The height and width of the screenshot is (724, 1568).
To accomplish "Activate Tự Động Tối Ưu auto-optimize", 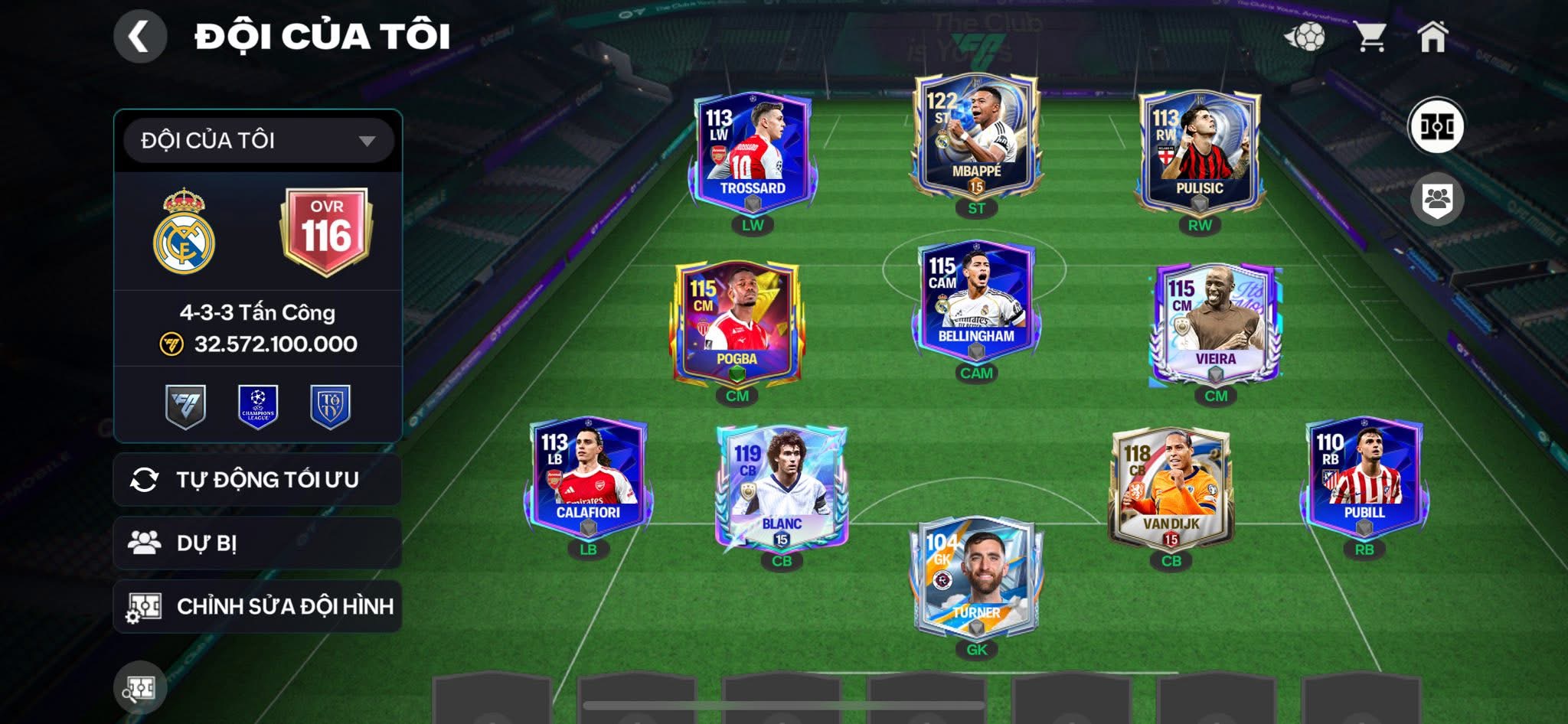I will tap(257, 480).
